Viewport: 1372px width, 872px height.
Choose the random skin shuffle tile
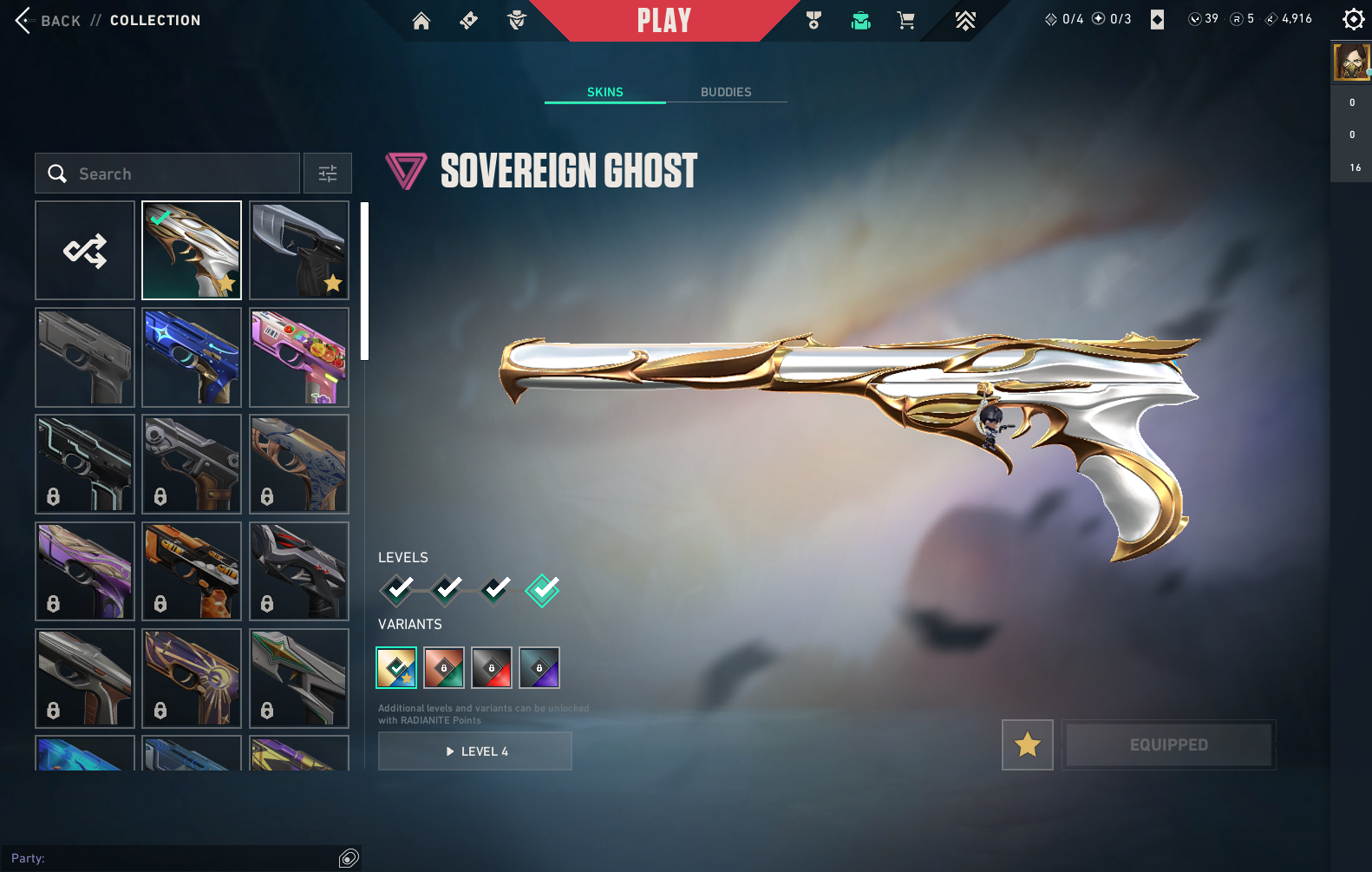click(85, 251)
